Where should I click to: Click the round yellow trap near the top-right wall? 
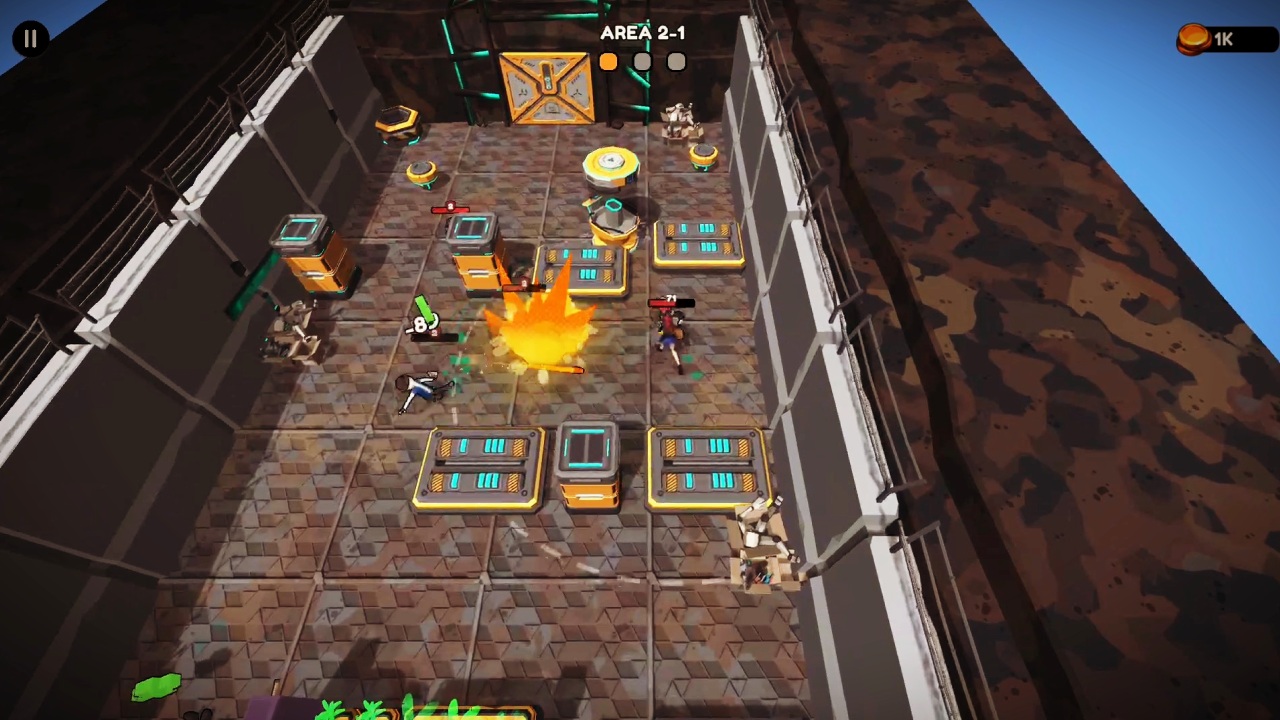click(703, 156)
